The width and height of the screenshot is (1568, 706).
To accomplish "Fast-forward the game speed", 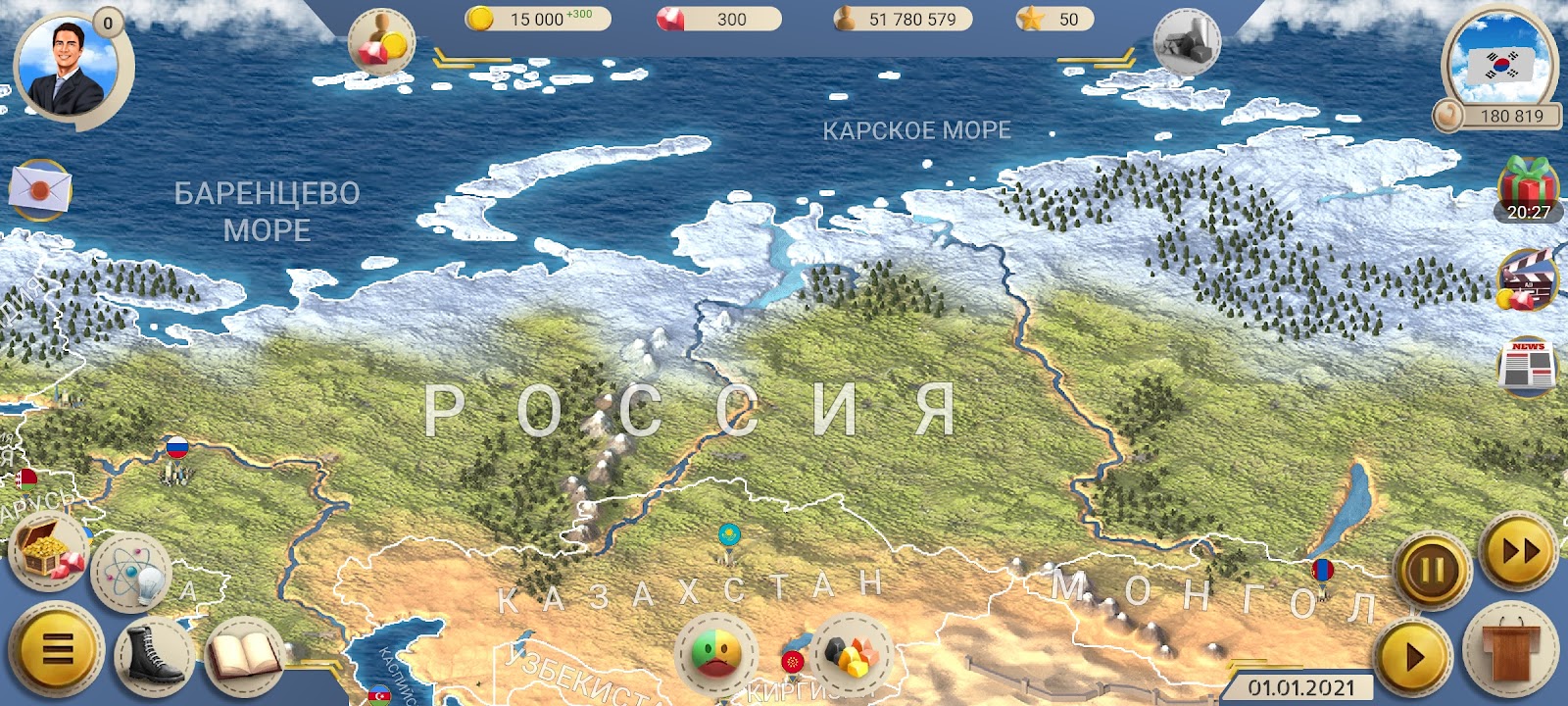I will point(1518,552).
